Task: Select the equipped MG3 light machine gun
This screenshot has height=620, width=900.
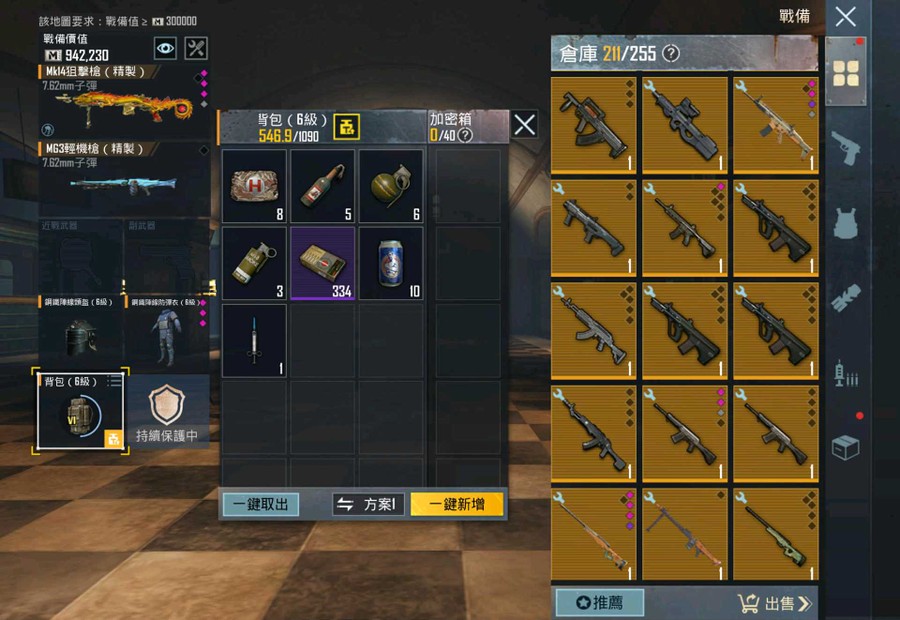Action: [x=122, y=177]
